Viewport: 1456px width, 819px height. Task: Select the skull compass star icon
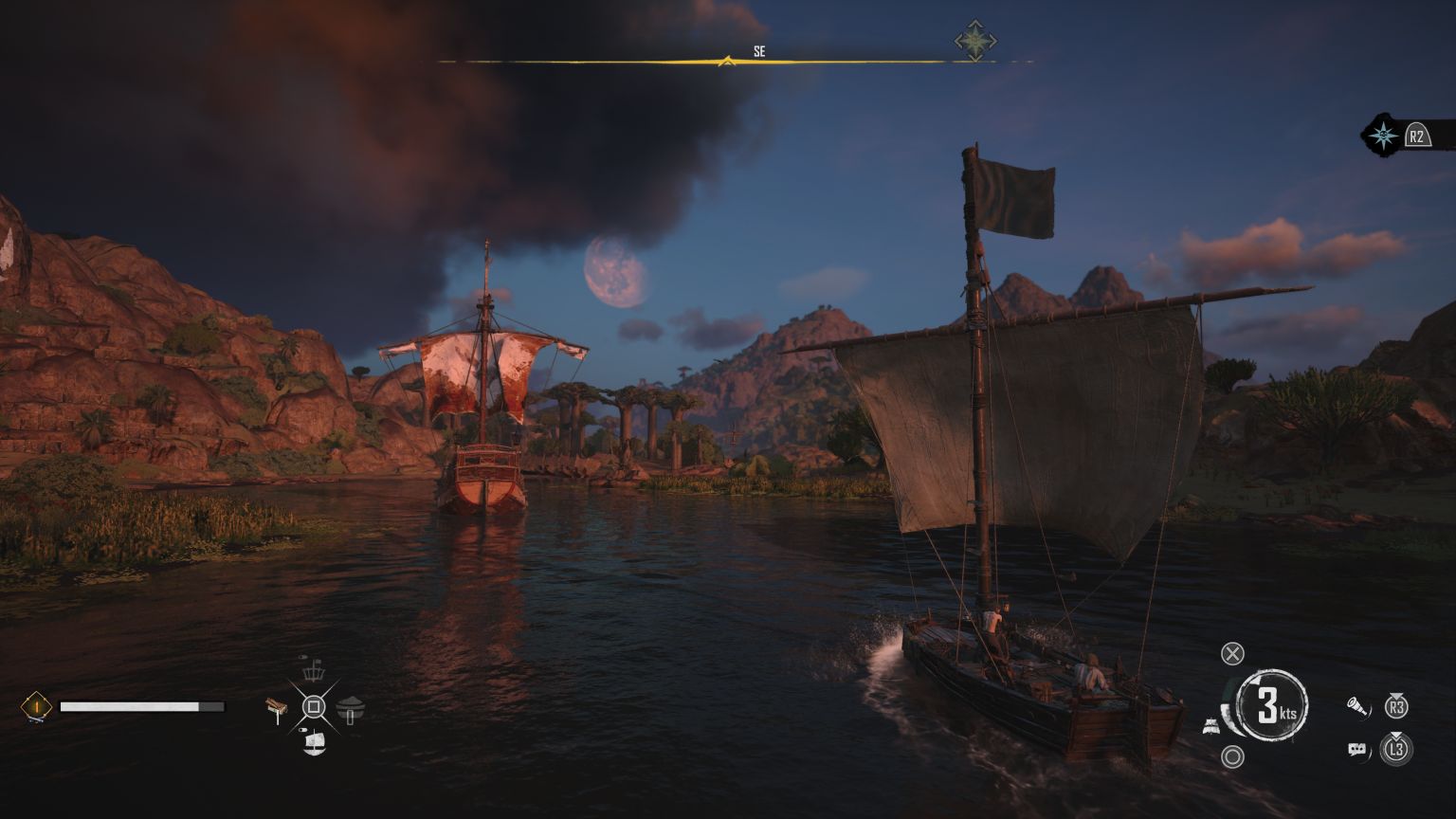click(x=1384, y=136)
